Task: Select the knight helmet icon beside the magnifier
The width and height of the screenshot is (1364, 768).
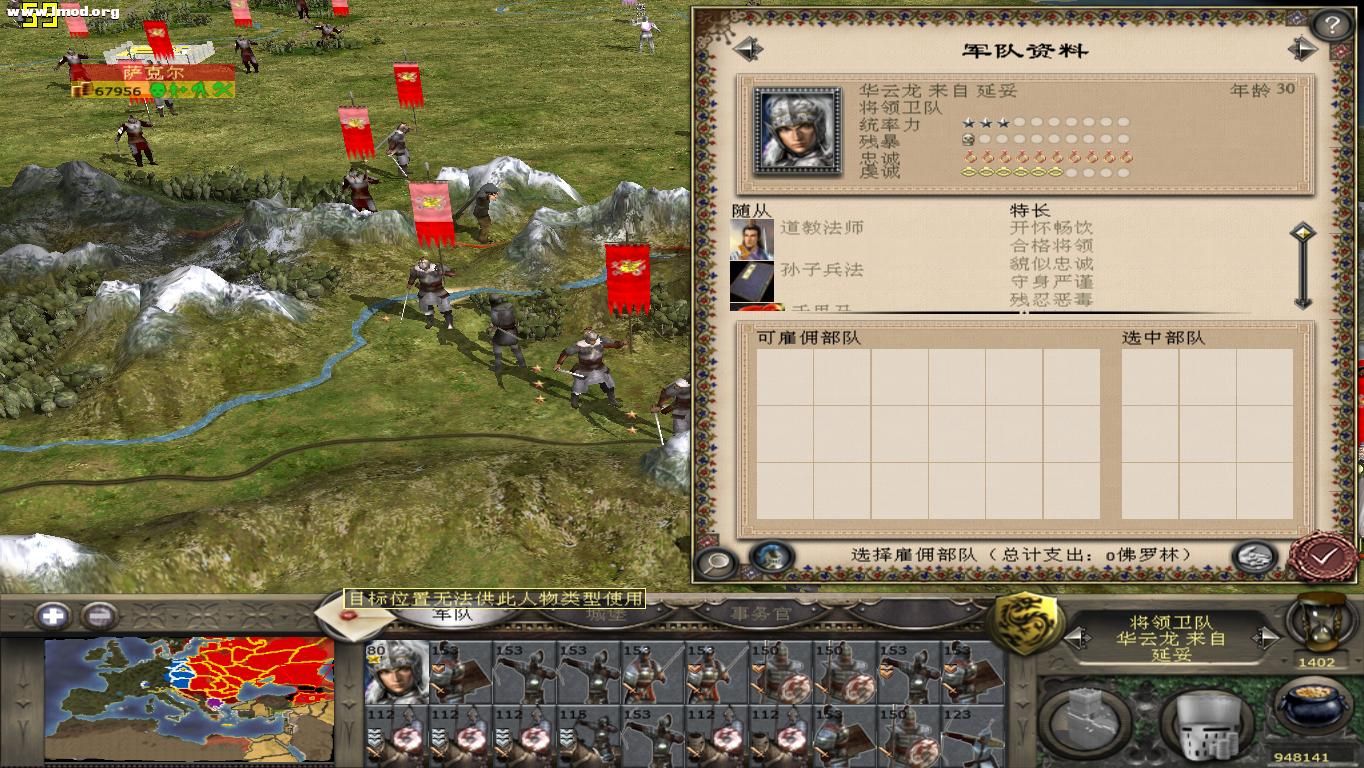Action: (771, 557)
